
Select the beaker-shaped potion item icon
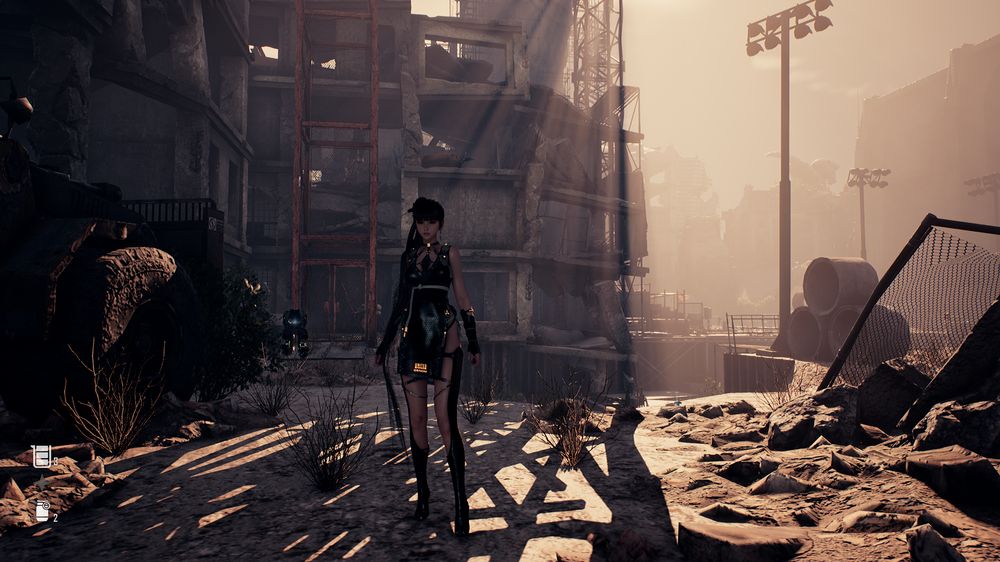[x=41, y=456]
